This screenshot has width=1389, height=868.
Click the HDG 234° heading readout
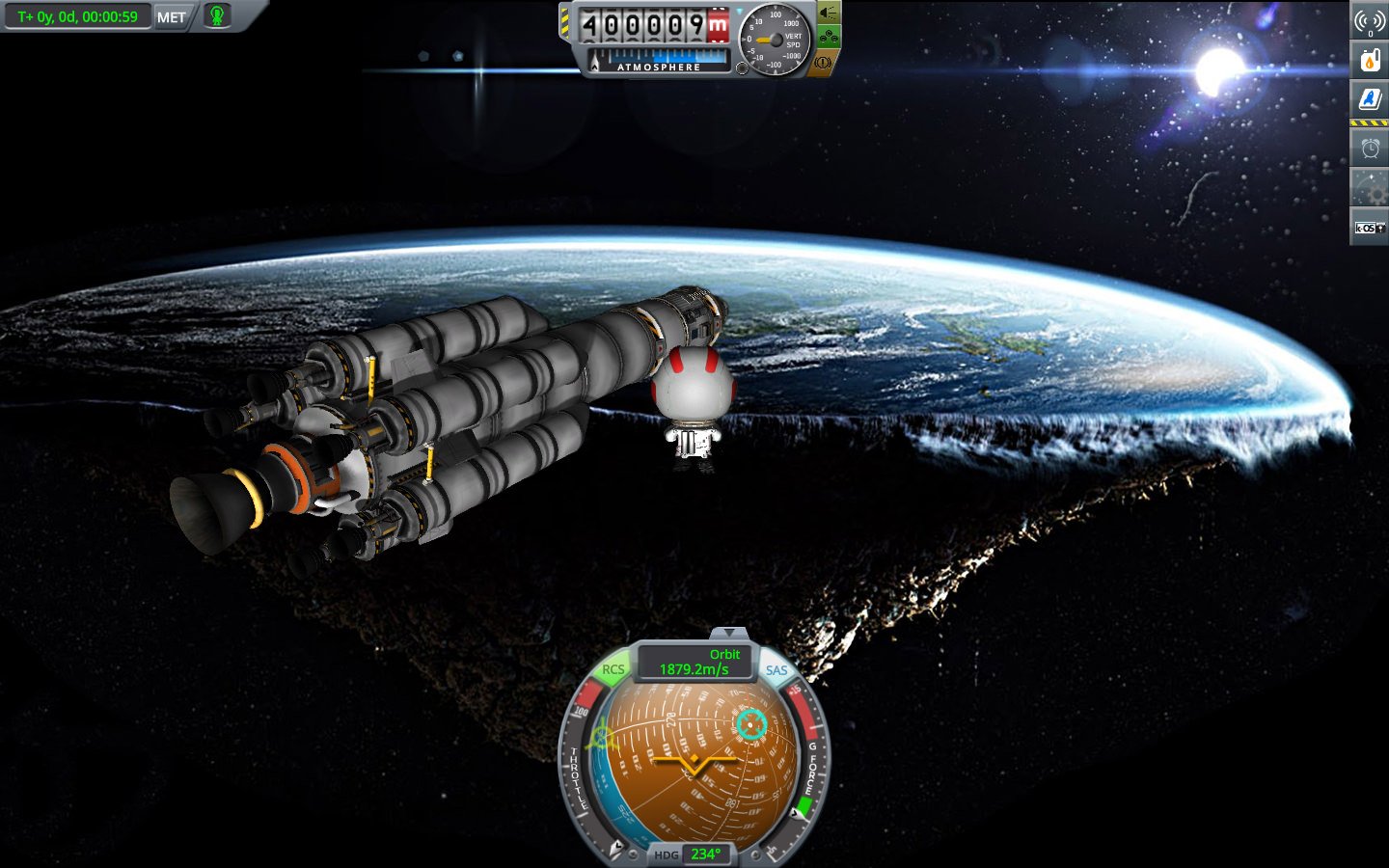(705, 854)
